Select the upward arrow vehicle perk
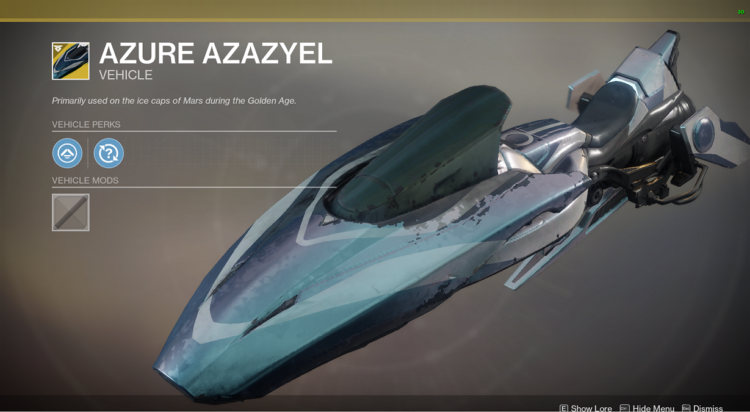The width and height of the screenshot is (750, 412). [x=68, y=153]
